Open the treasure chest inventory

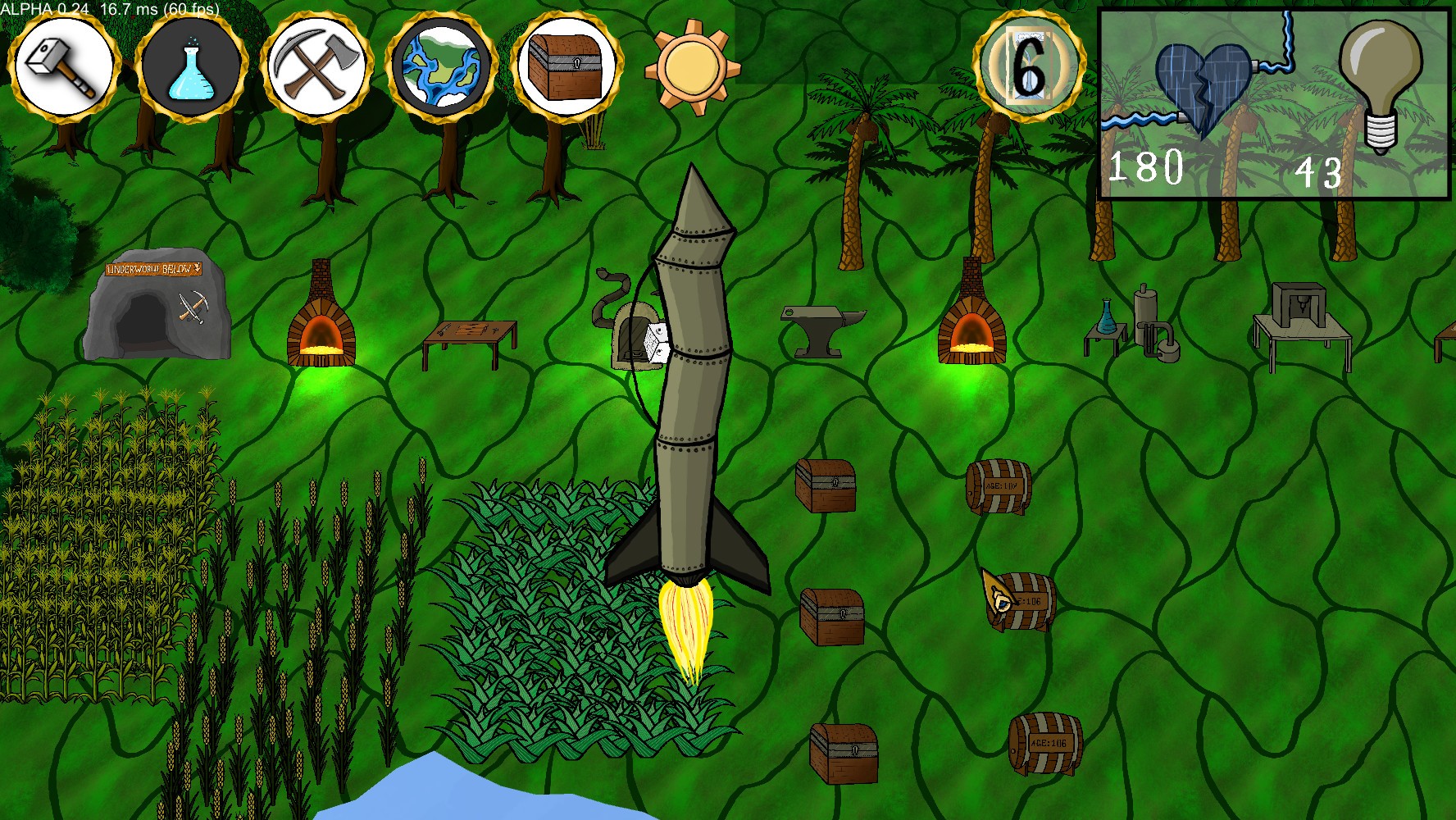(x=567, y=66)
